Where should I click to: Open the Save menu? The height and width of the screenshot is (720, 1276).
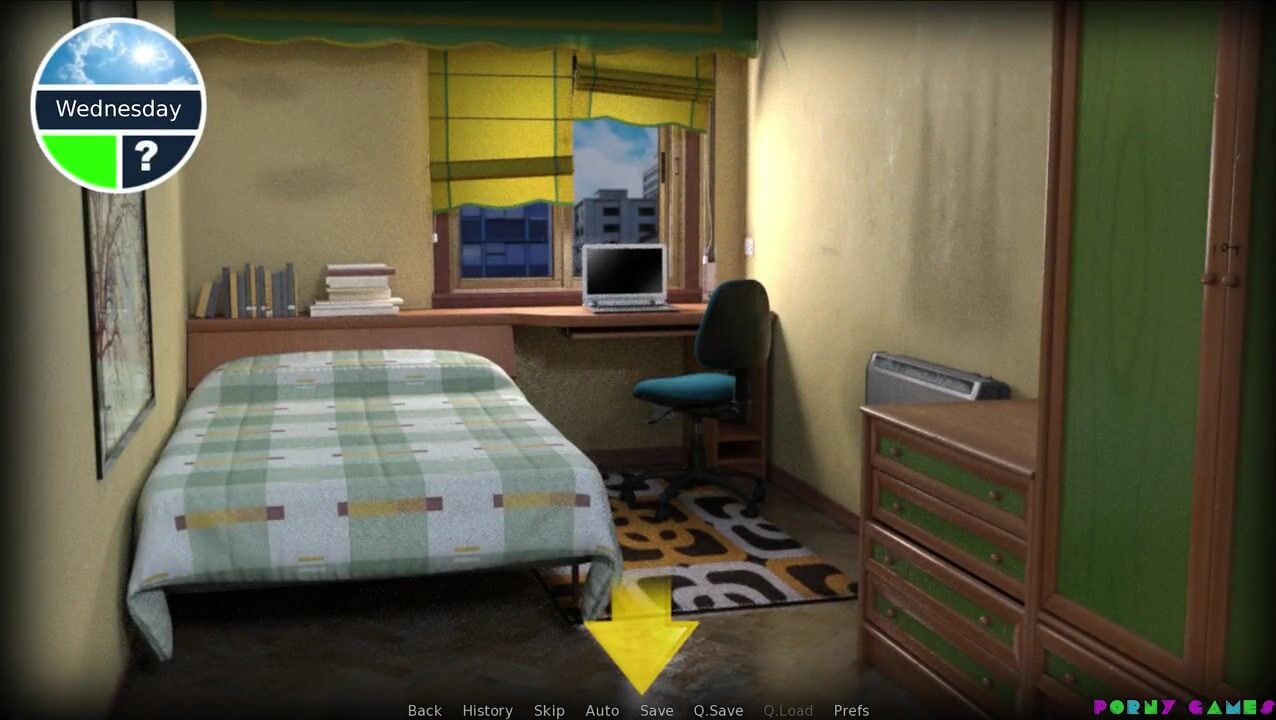pos(657,710)
